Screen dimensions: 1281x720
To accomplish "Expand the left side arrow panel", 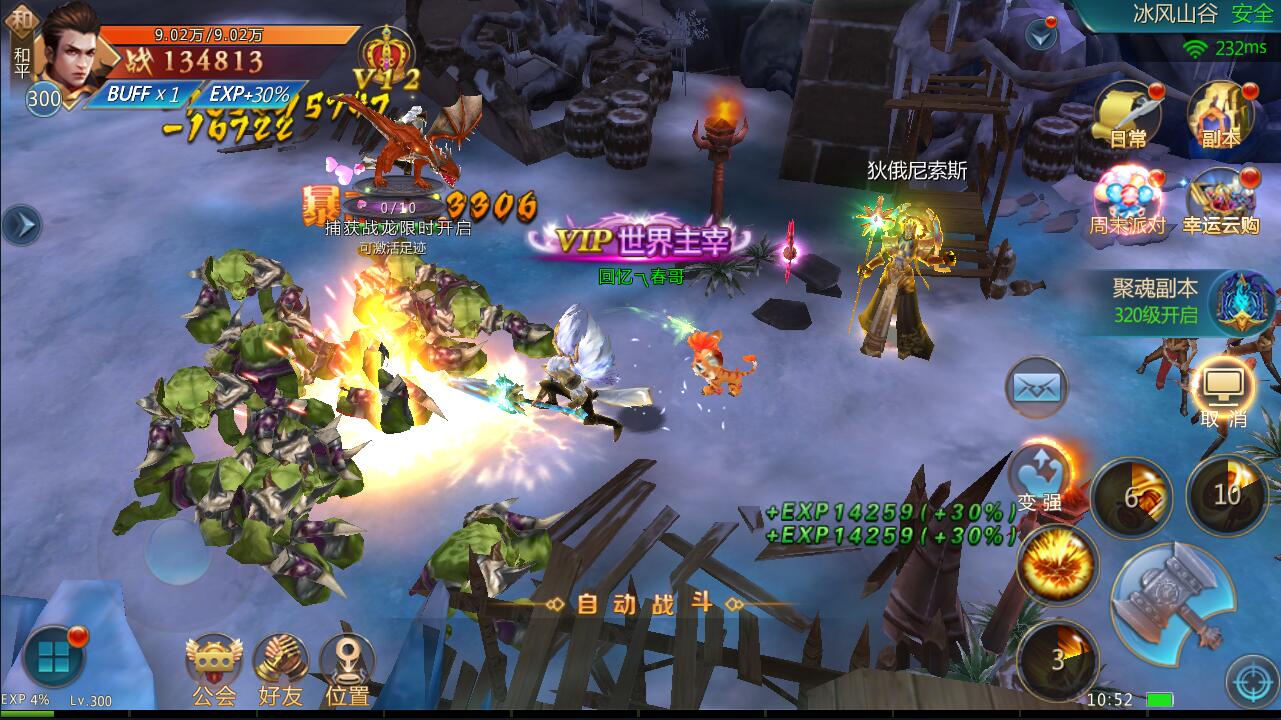I will pos(19,226).
